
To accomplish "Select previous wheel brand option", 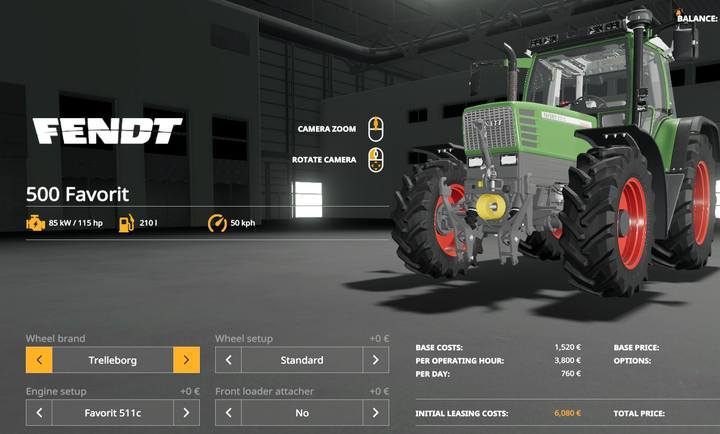I will (39, 360).
